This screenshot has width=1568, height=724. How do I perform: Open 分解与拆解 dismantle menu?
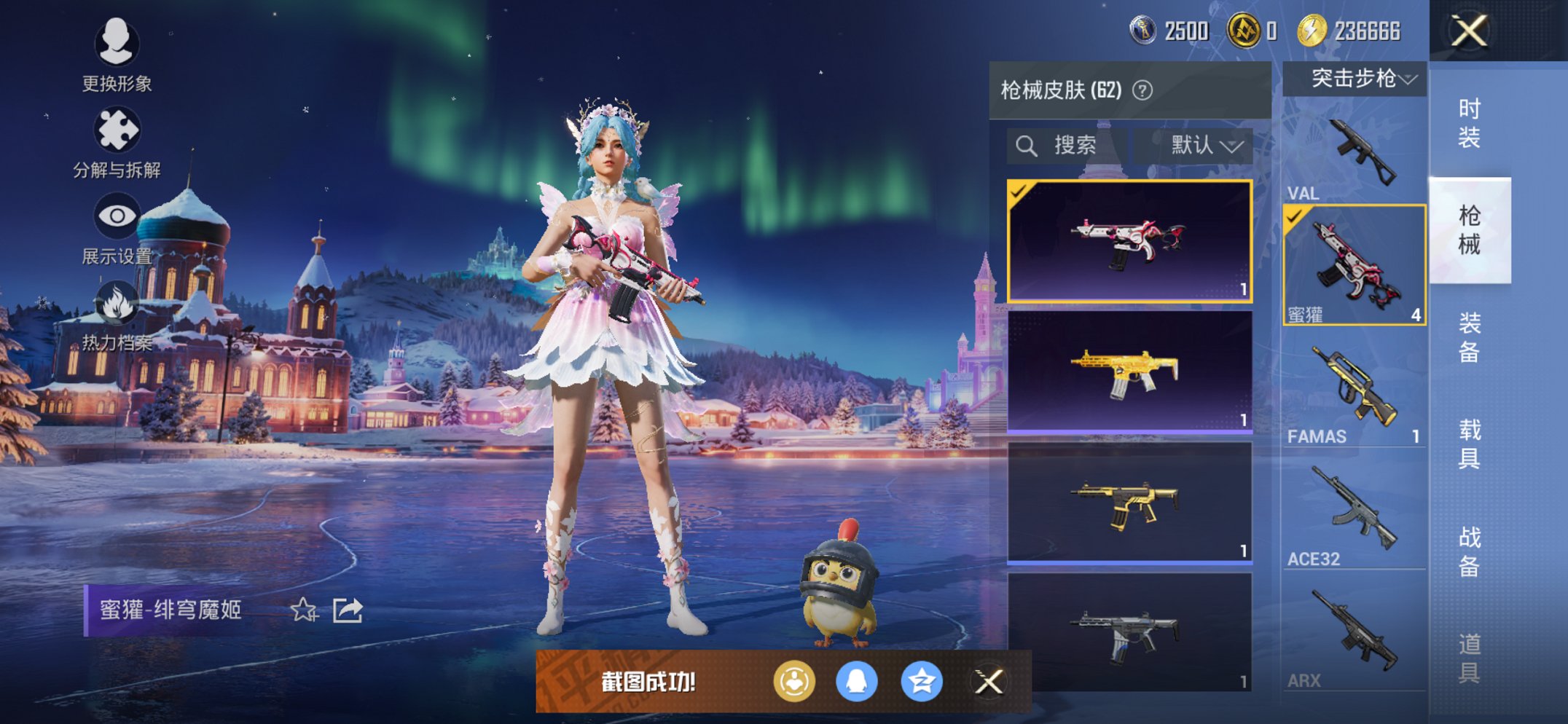click(117, 142)
